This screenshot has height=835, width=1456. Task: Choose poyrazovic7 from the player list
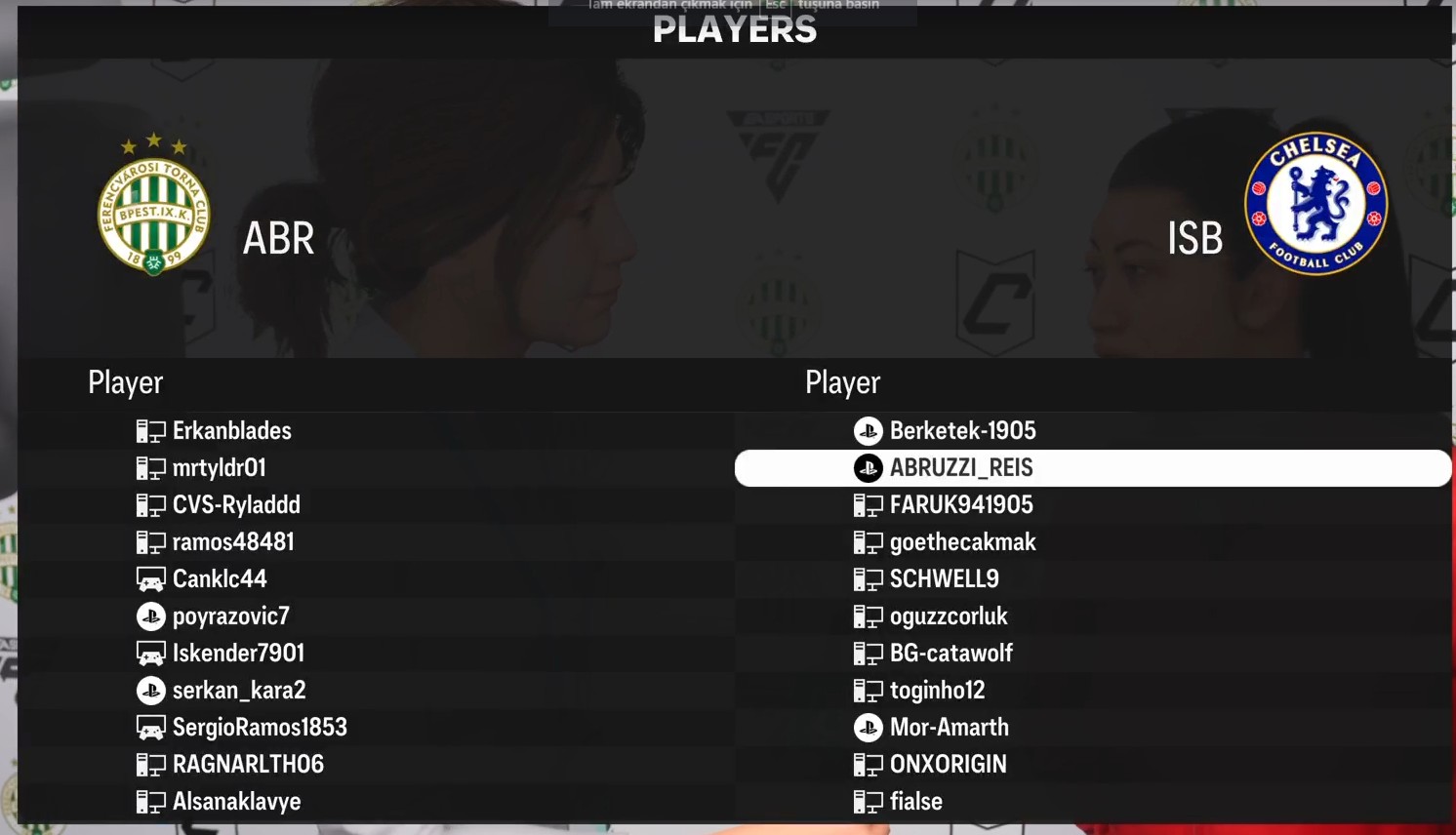[x=230, y=616]
